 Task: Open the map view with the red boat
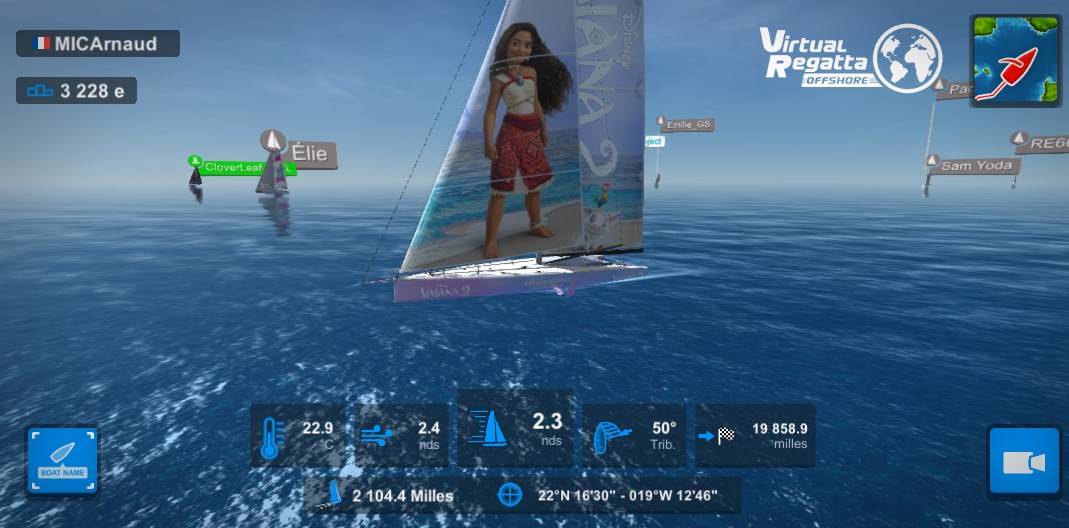coord(1014,61)
